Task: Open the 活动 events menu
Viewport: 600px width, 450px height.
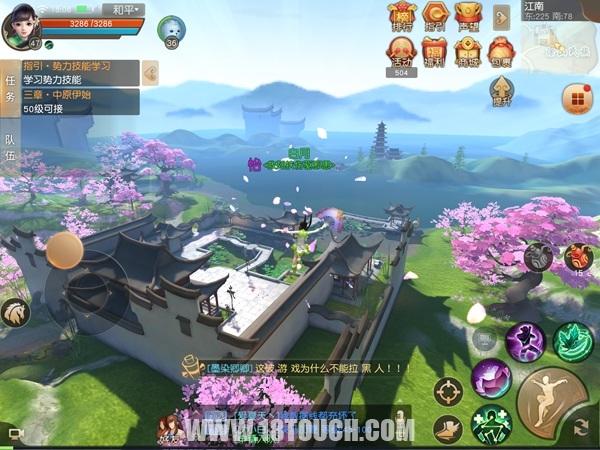Action: [402, 51]
